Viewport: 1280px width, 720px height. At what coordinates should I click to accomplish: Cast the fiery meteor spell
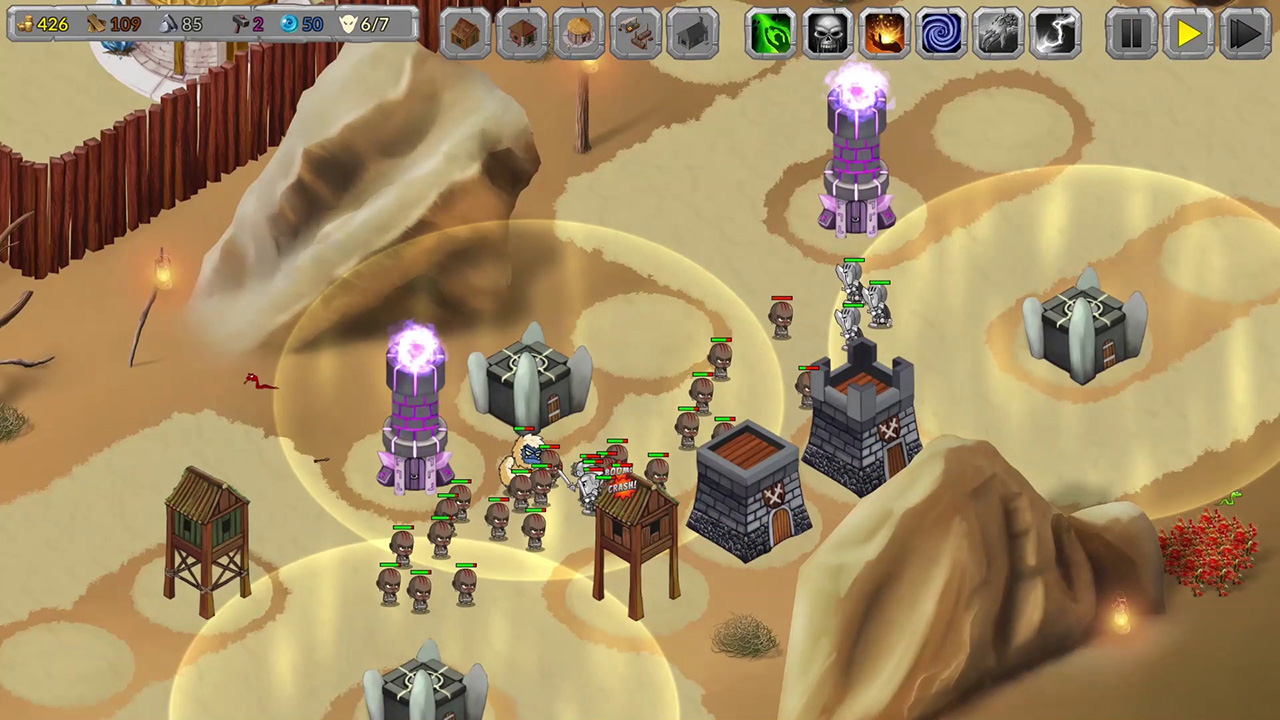click(885, 33)
